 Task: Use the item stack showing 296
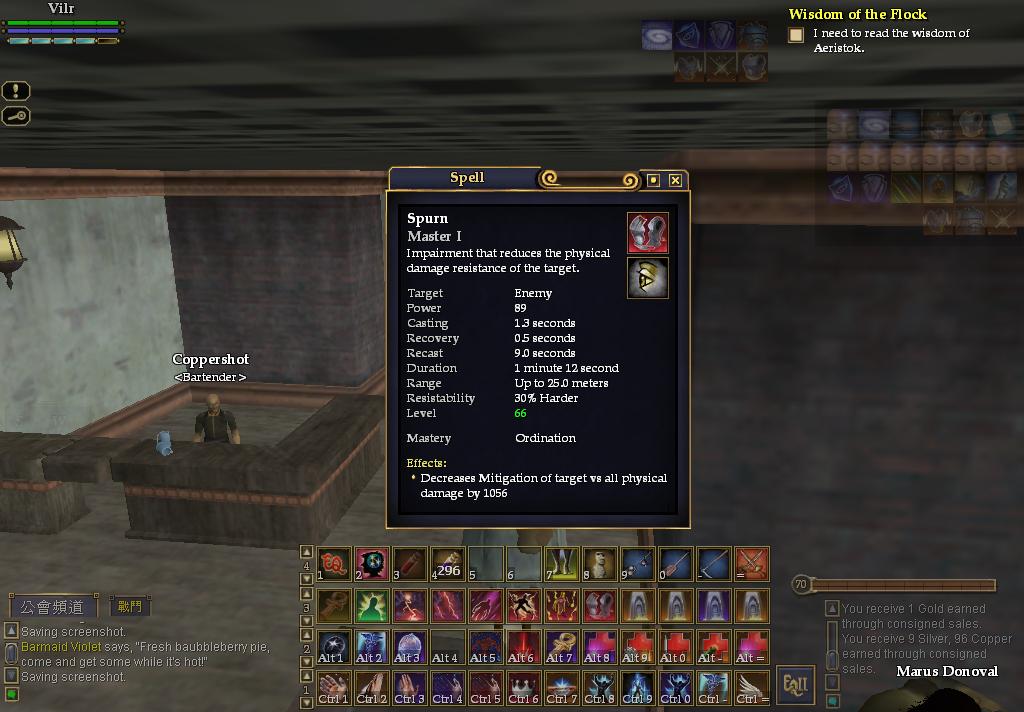(x=447, y=564)
